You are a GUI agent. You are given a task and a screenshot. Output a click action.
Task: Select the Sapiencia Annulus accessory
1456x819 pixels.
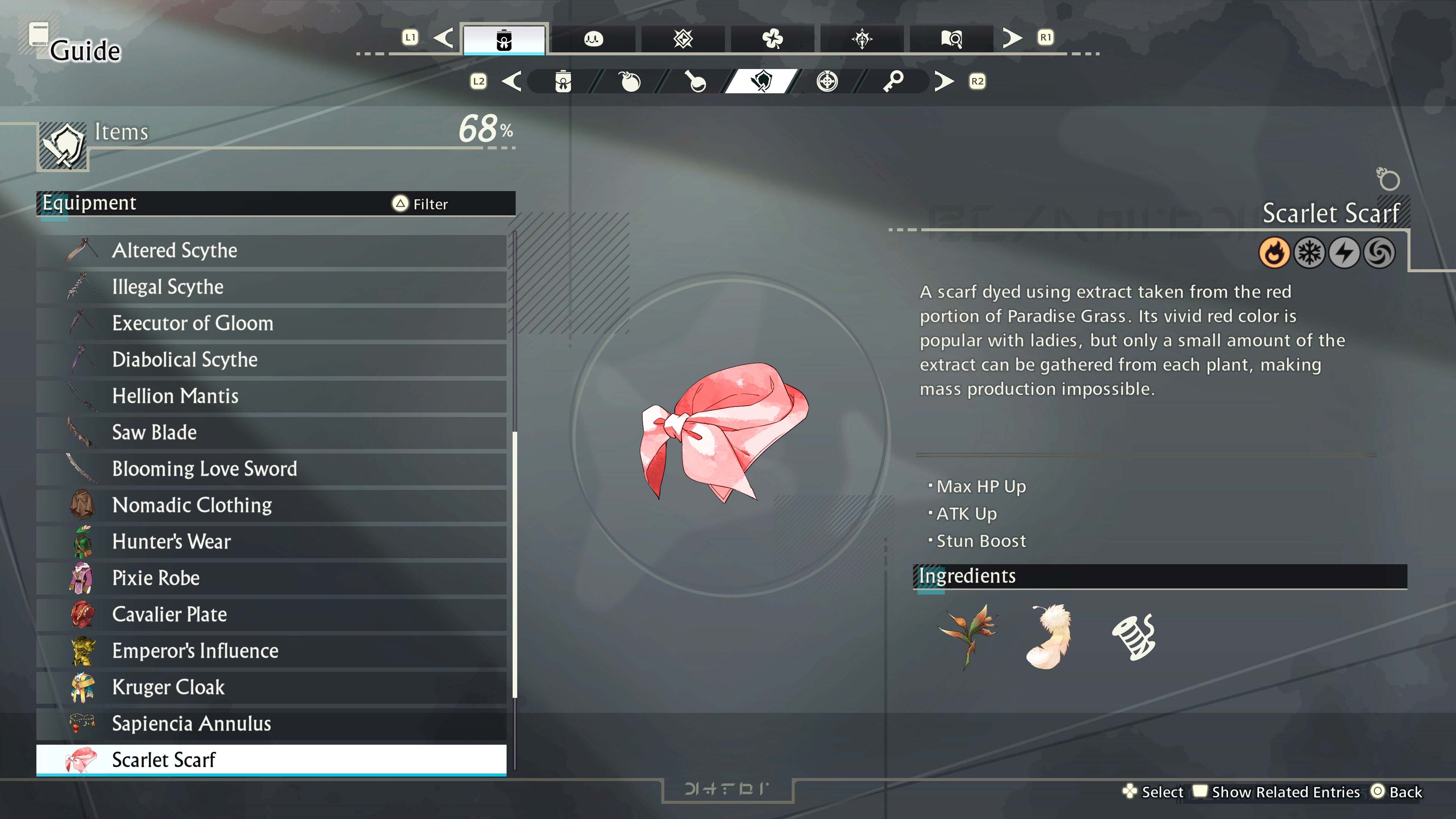pyautogui.click(x=271, y=723)
